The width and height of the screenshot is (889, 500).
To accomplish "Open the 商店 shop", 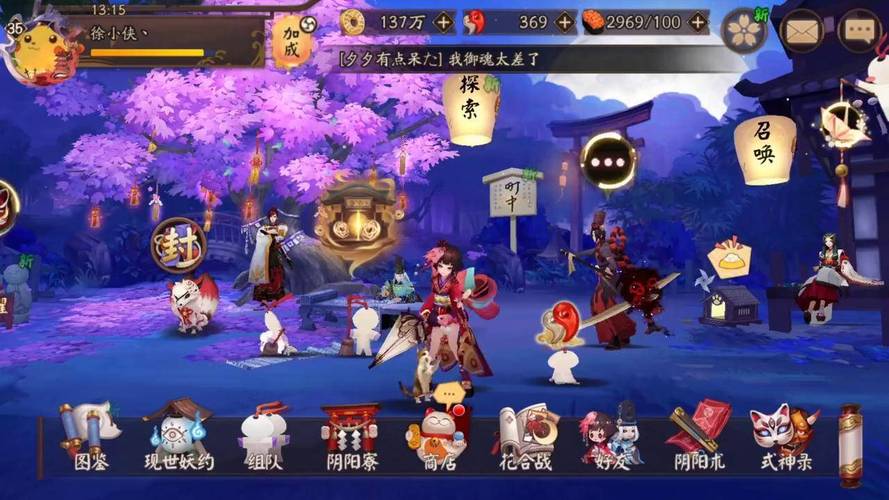I will pyautogui.click(x=437, y=438).
